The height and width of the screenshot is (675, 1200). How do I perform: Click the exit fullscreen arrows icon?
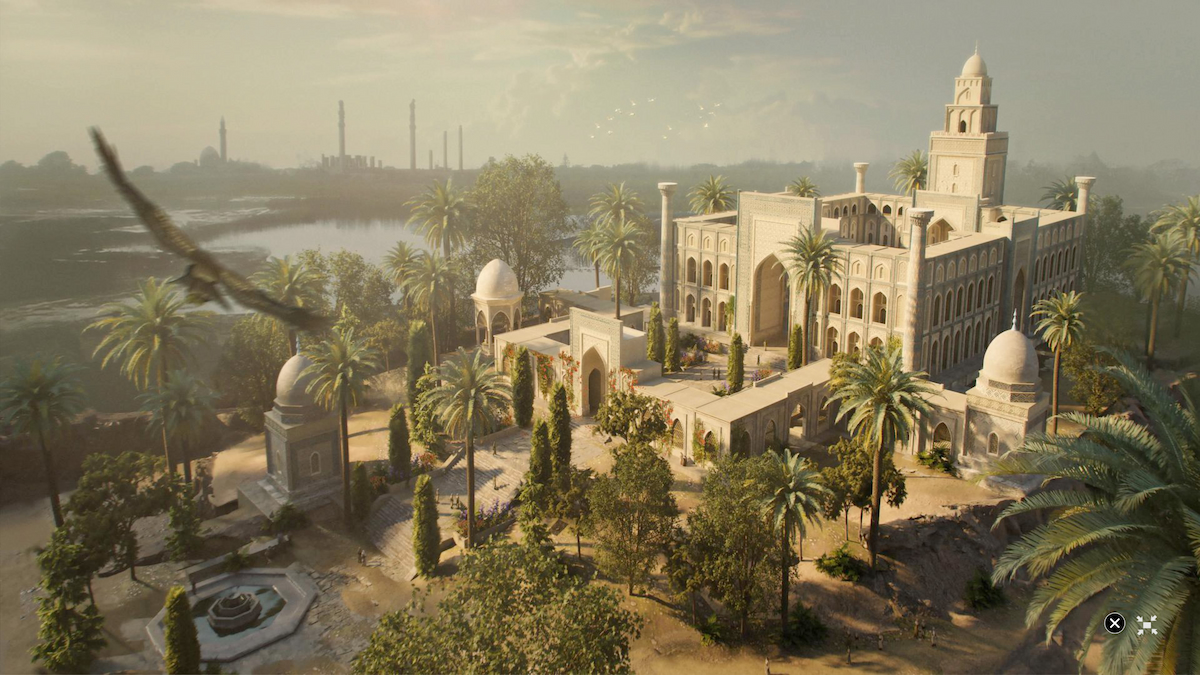pos(1146,624)
